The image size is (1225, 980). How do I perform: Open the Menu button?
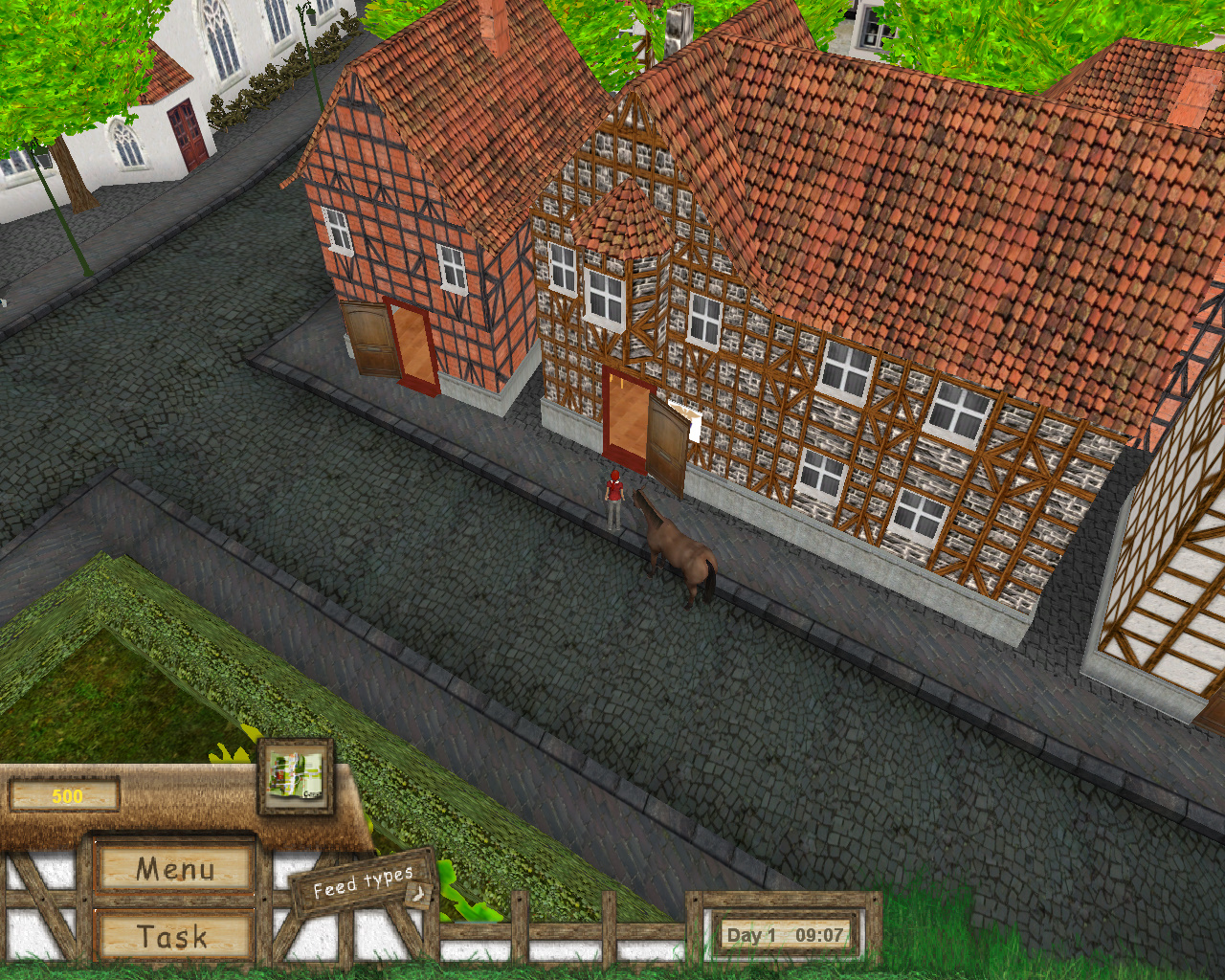click(x=175, y=868)
